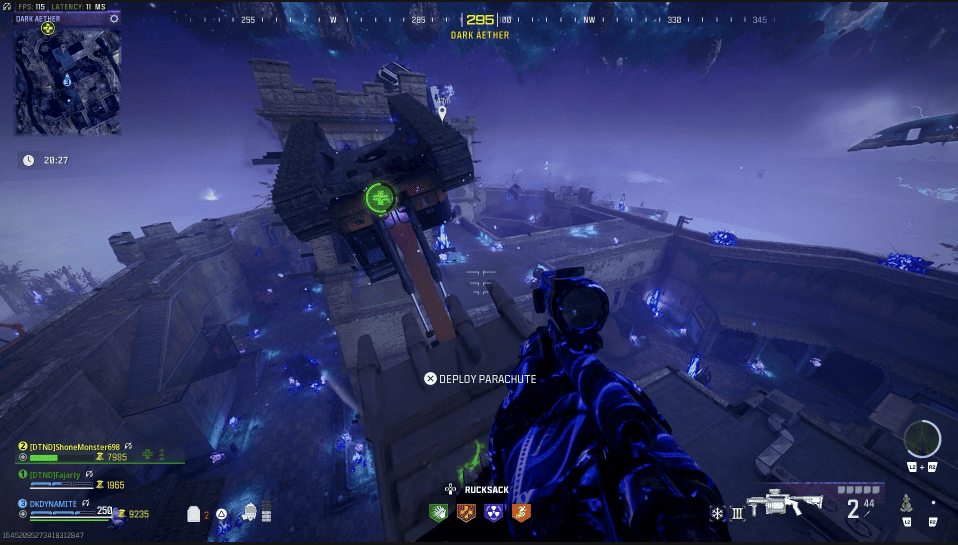Click the snowflake ammo mod icon
The height and width of the screenshot is (545, 958).
pyautogui.click(x=717, y=514)
